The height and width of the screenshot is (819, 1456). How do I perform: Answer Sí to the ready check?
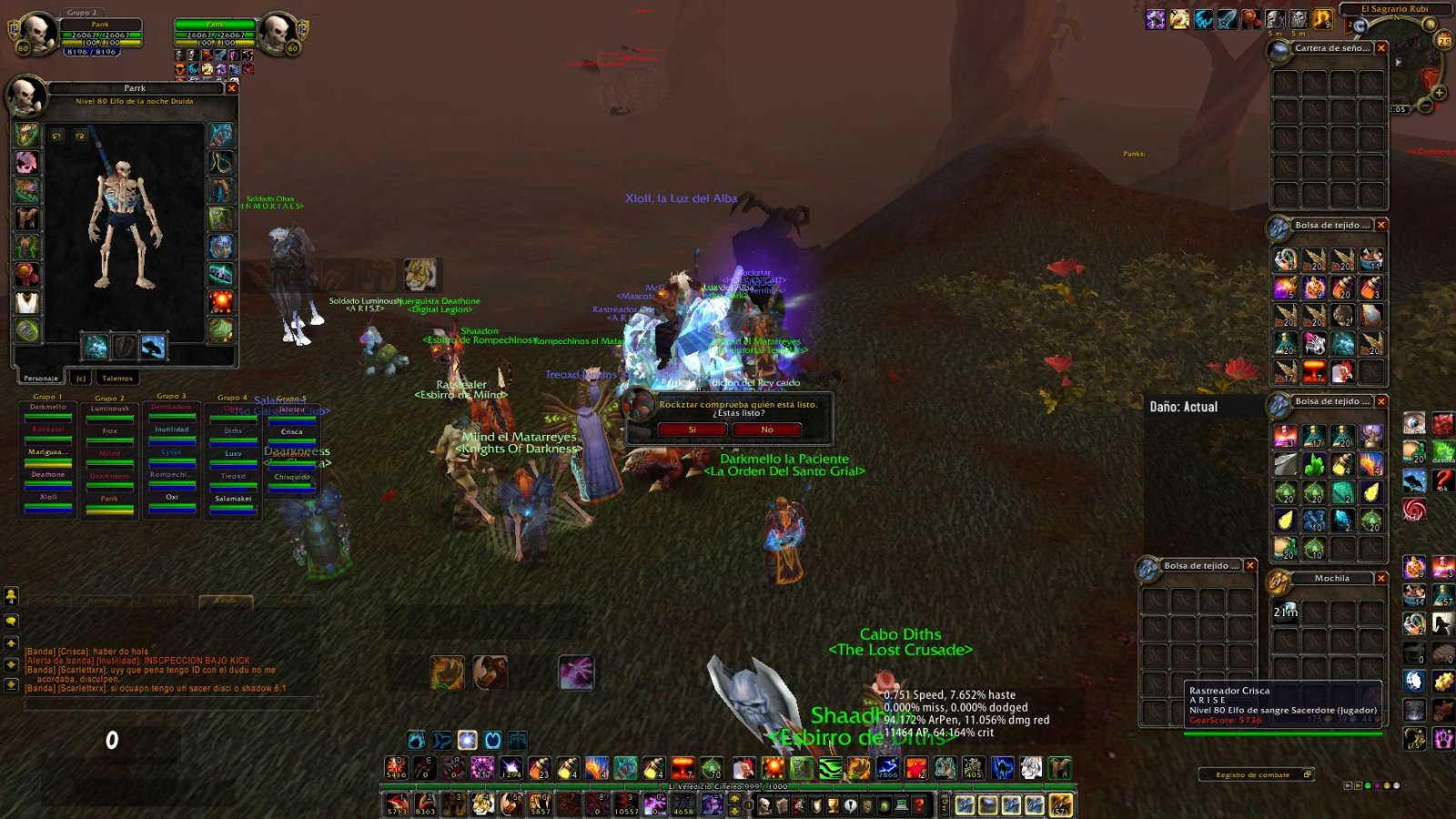[692, 430]
